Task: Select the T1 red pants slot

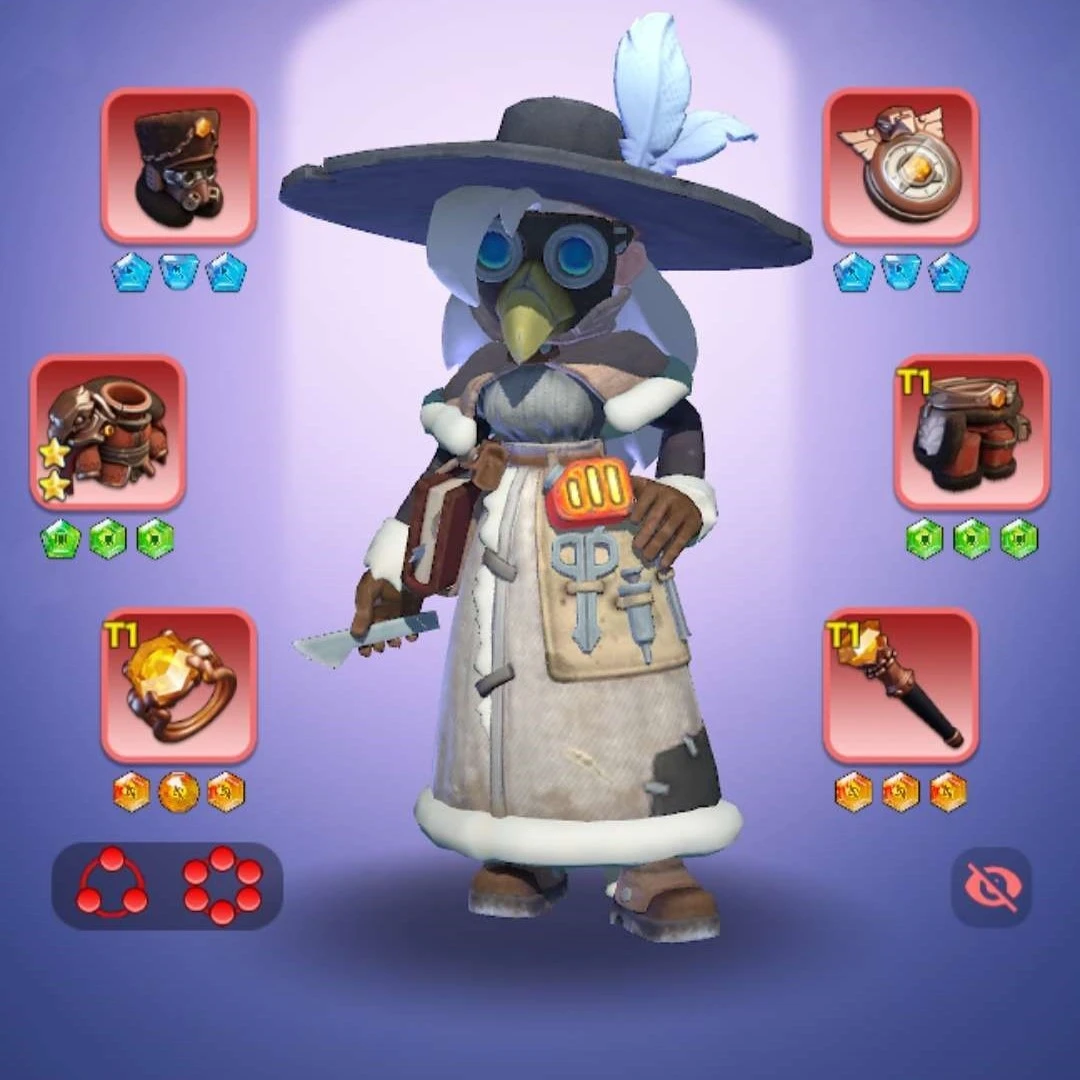Action: tap(971, 432)
